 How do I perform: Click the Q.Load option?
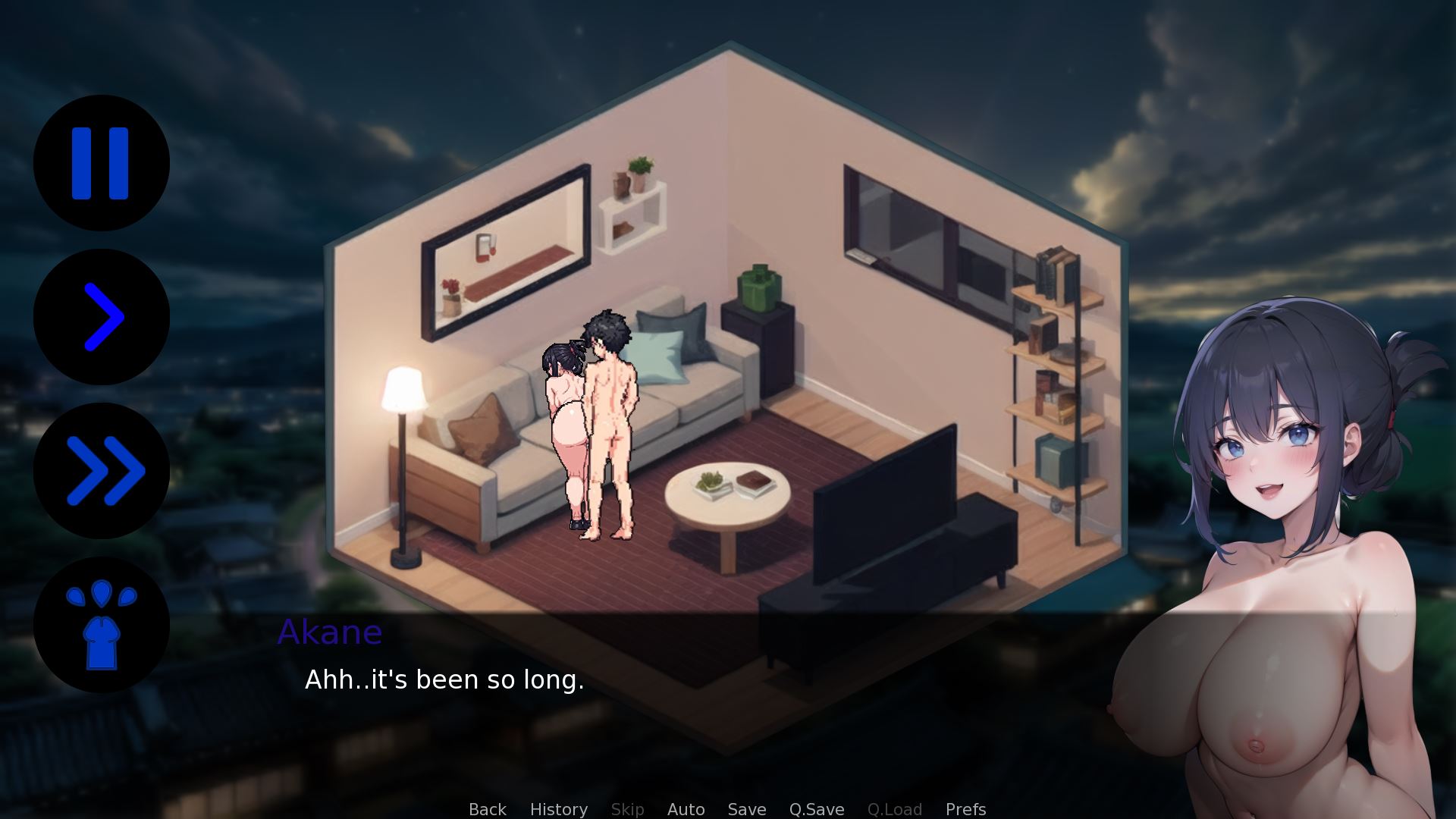pyautogui.click(x=894, y=809)
